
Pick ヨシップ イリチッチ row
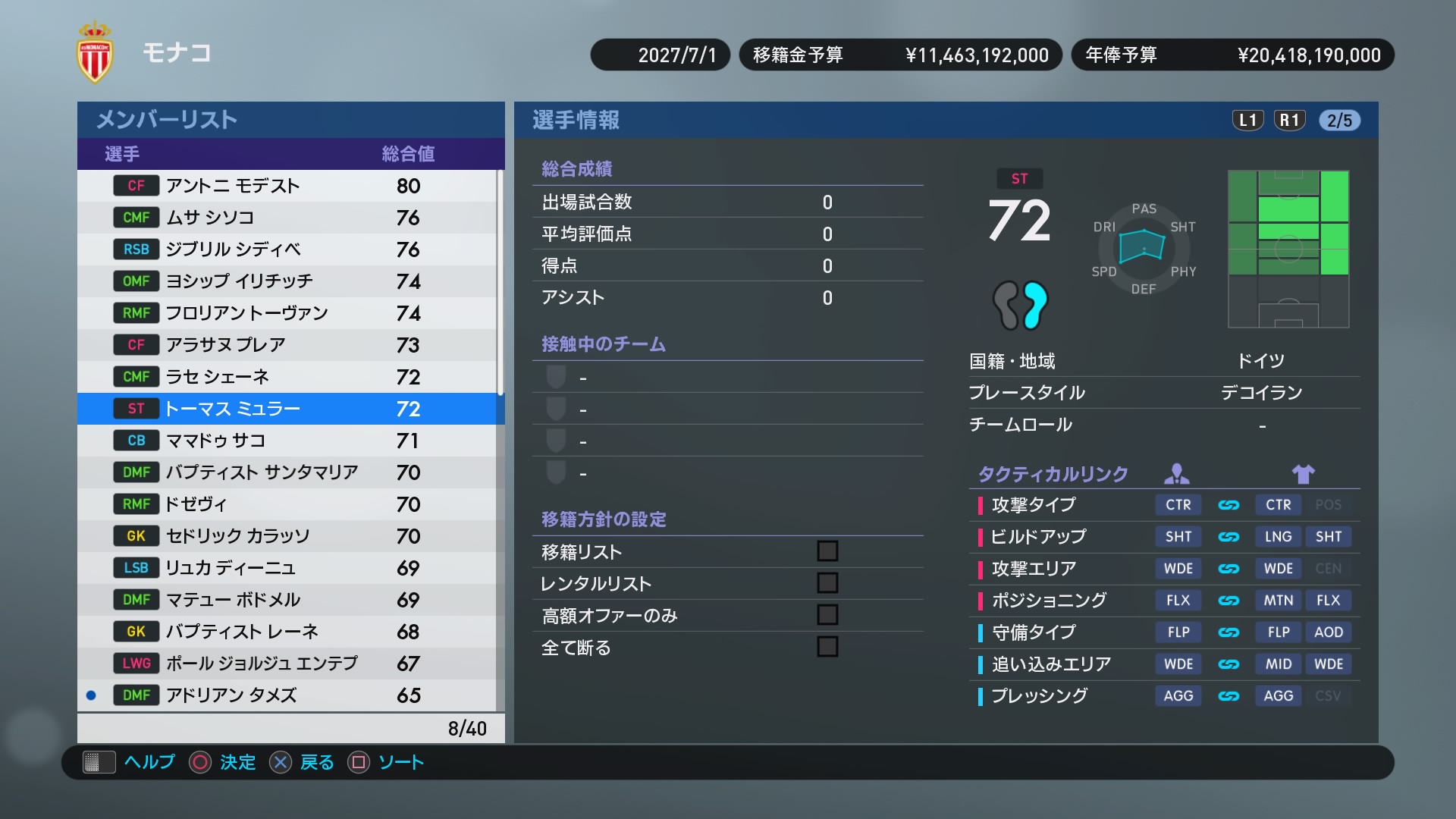click(288, 281)
